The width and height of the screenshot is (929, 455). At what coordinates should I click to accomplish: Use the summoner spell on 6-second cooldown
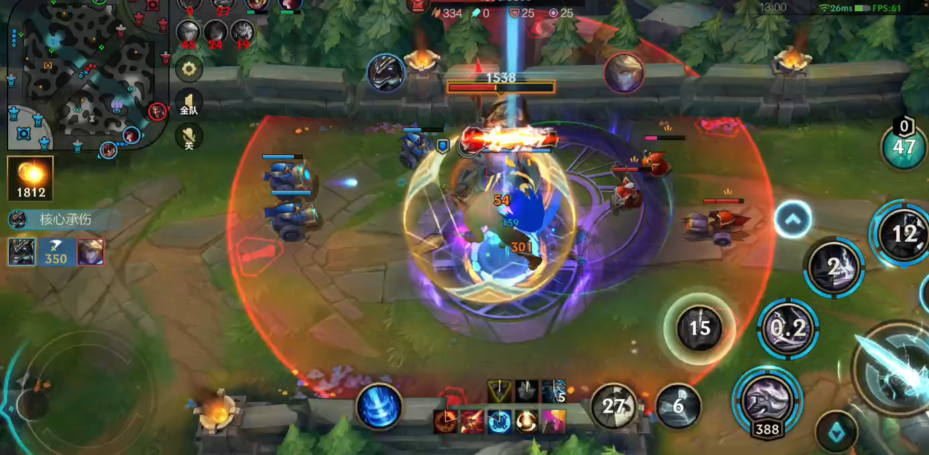coord(678,405)
